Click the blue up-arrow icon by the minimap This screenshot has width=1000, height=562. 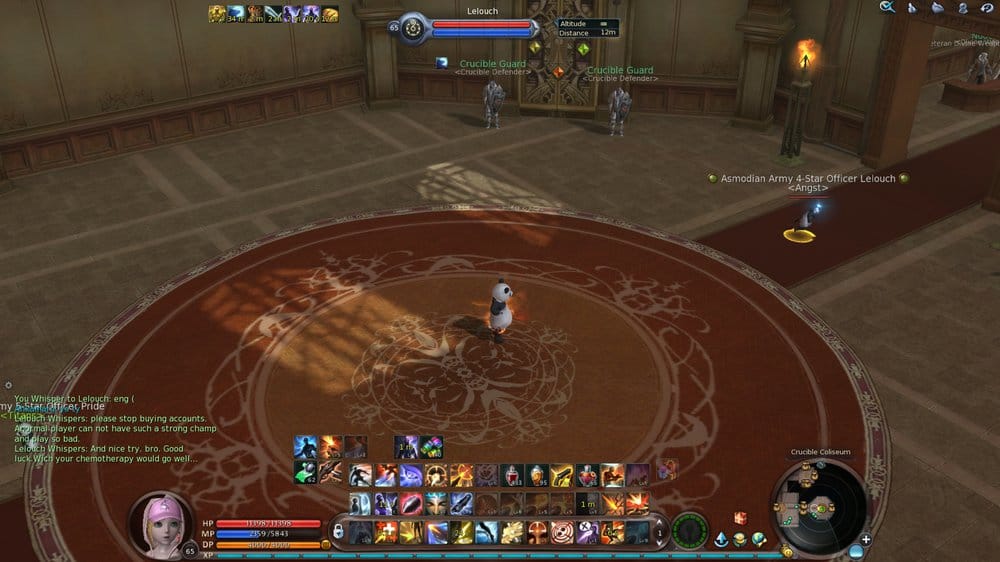click(721, 540)
